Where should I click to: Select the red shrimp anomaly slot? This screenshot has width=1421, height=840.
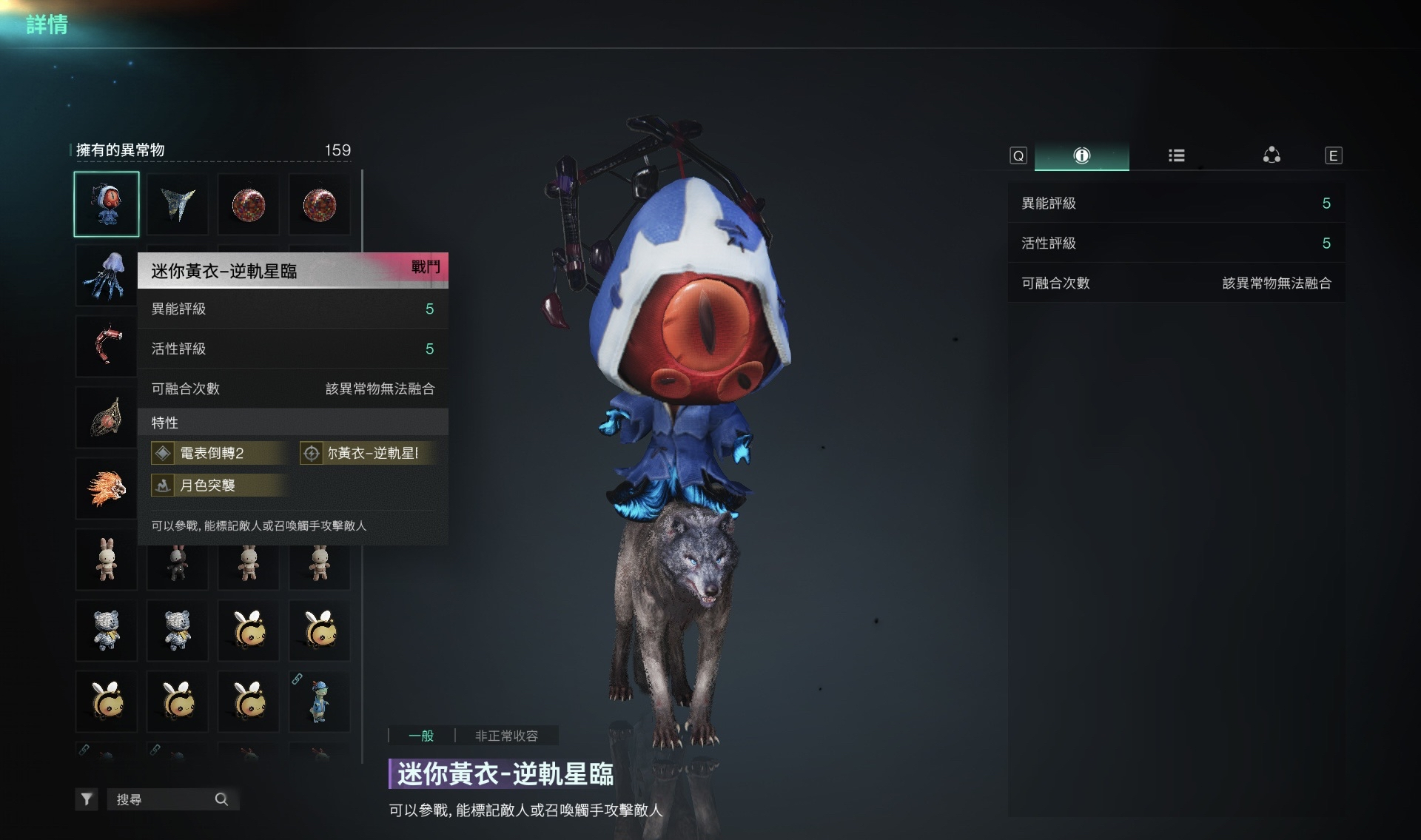[107, 346]
